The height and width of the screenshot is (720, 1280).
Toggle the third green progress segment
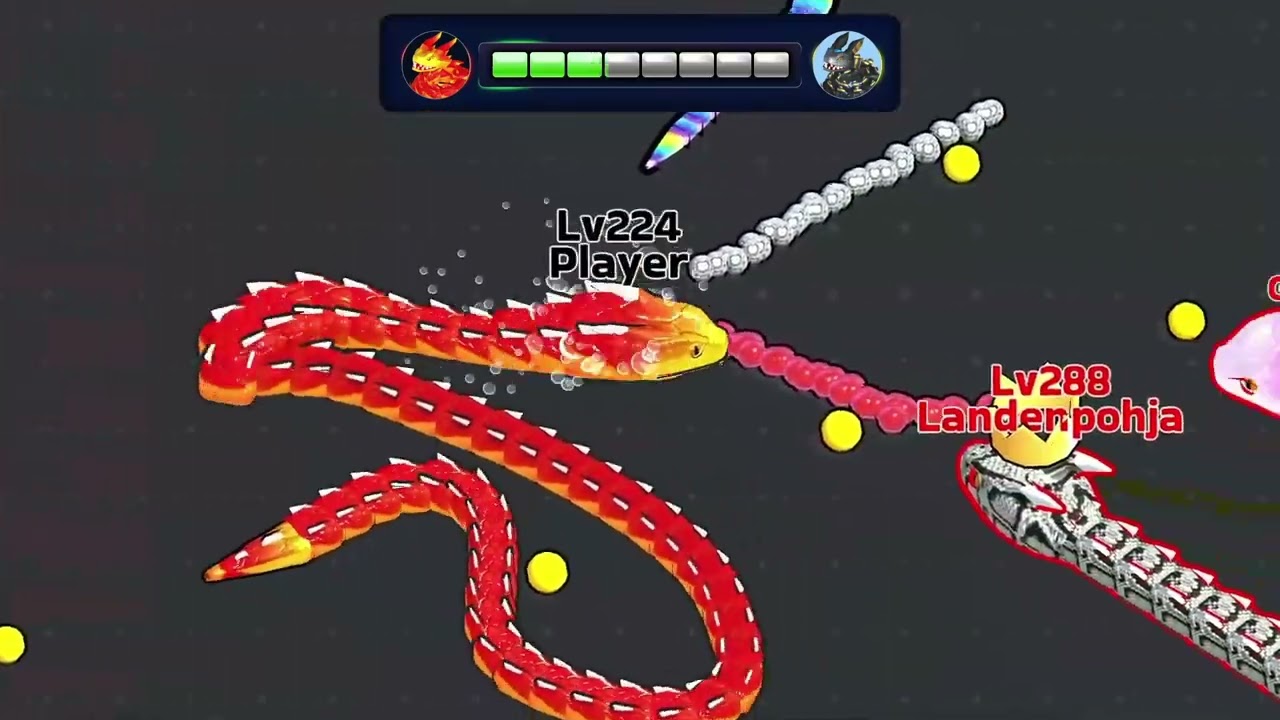pos(583,65)
